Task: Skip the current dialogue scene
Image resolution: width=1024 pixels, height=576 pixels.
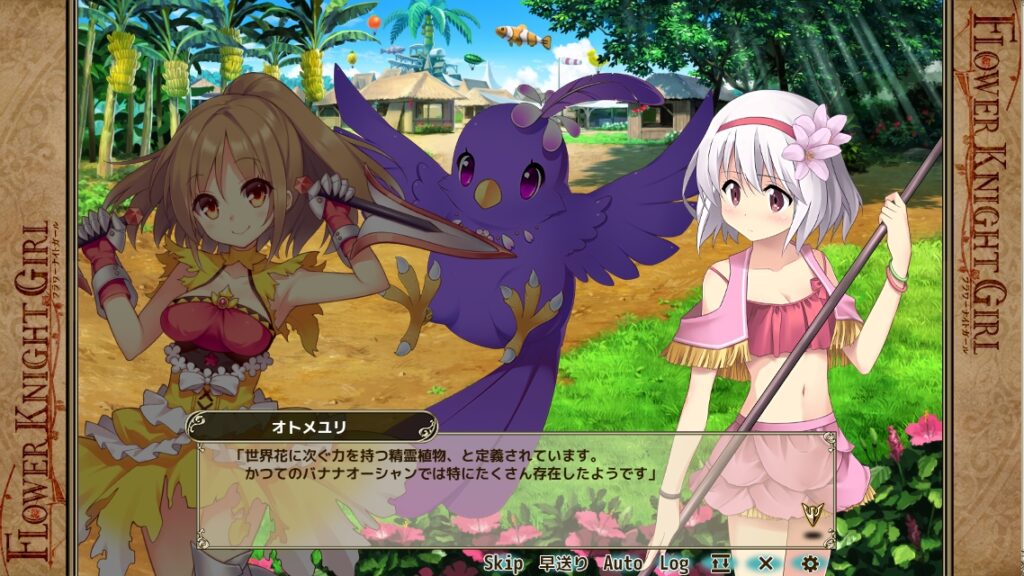Action: coord(503,564)
